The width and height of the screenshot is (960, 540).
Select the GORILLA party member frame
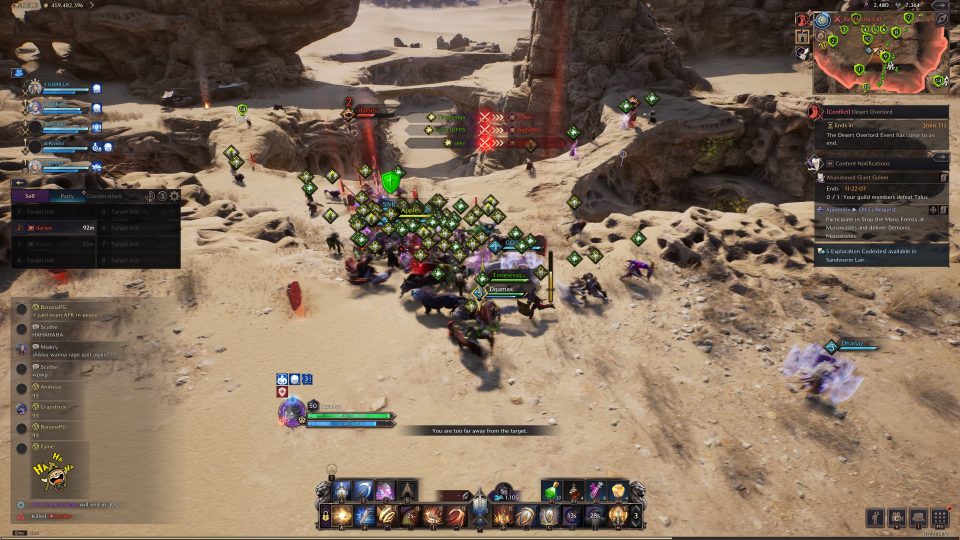[60, 88]
